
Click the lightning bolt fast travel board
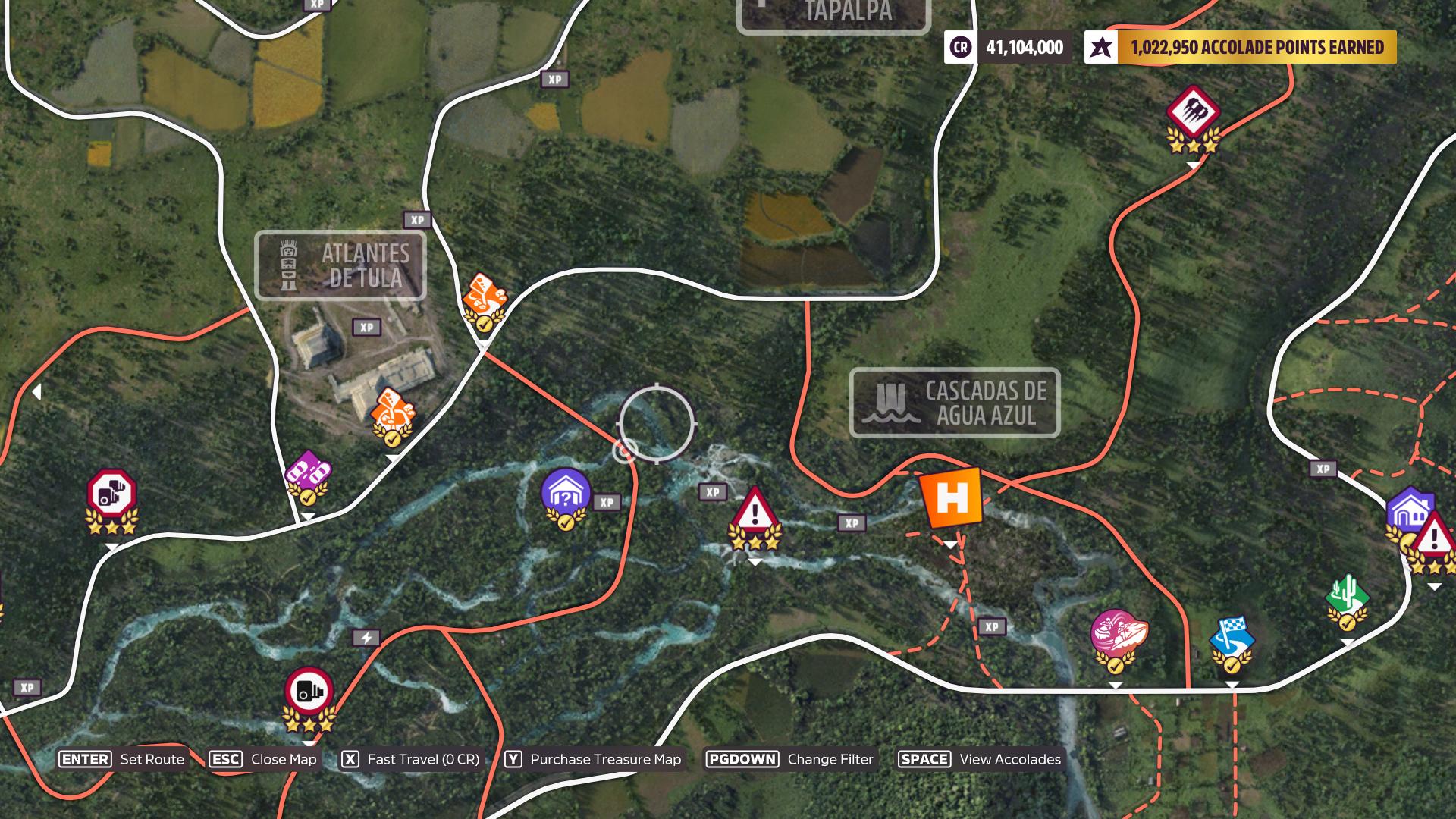pyautogui.click(x=366, y=638)
